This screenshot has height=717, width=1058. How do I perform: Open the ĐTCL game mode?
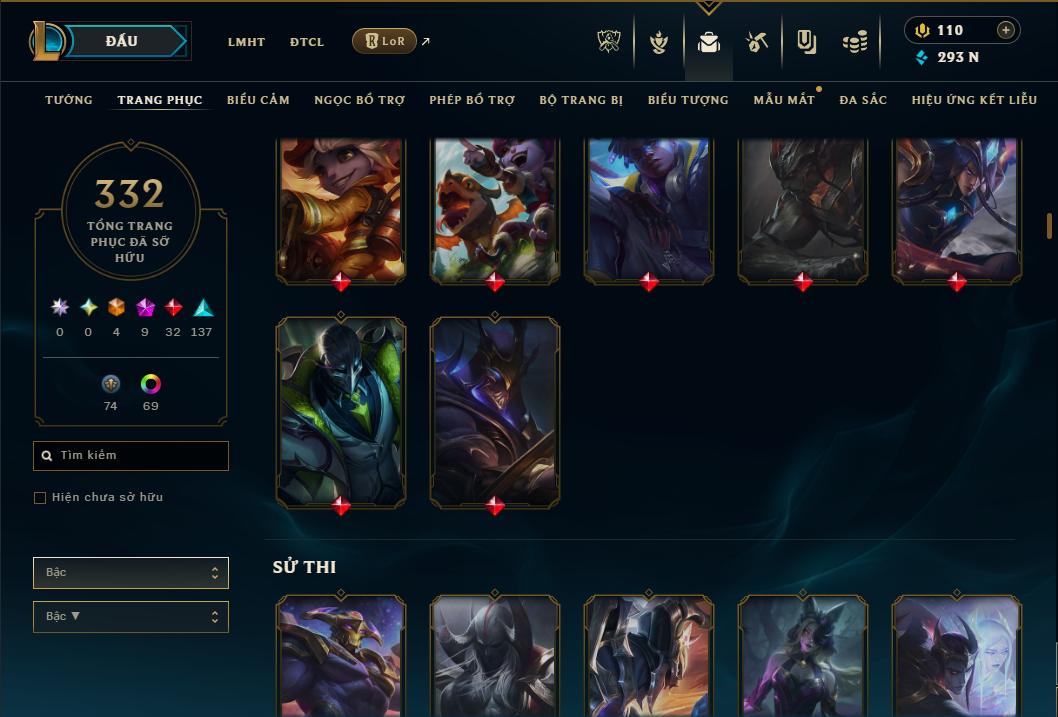click(x=307, y=42)
